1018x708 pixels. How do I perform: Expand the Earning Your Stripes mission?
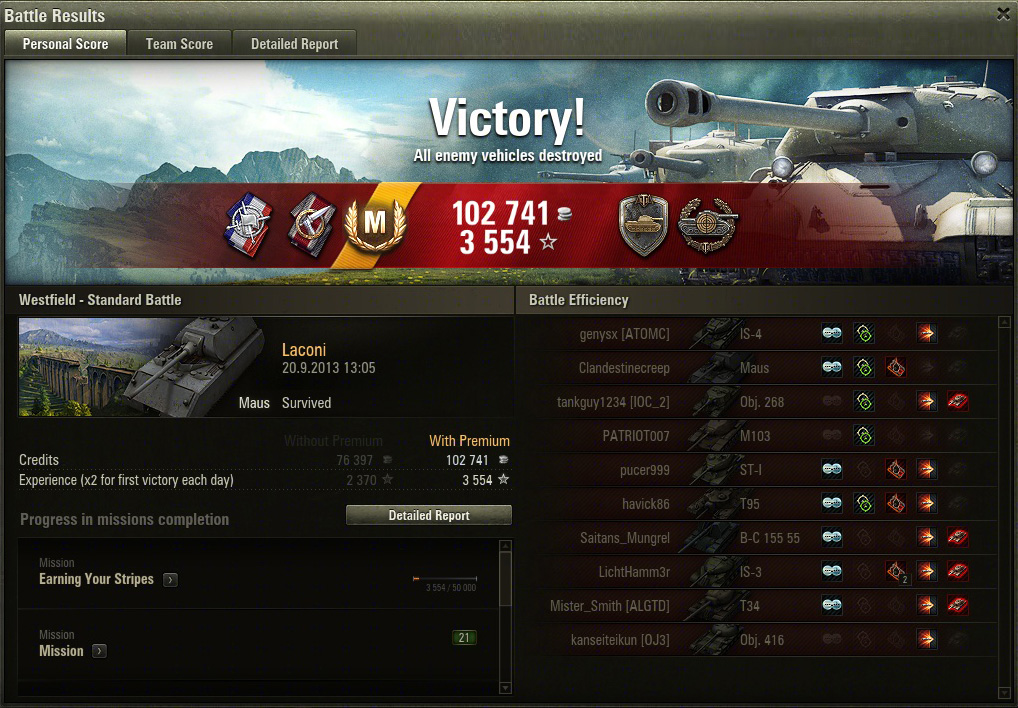click(171, 580)
